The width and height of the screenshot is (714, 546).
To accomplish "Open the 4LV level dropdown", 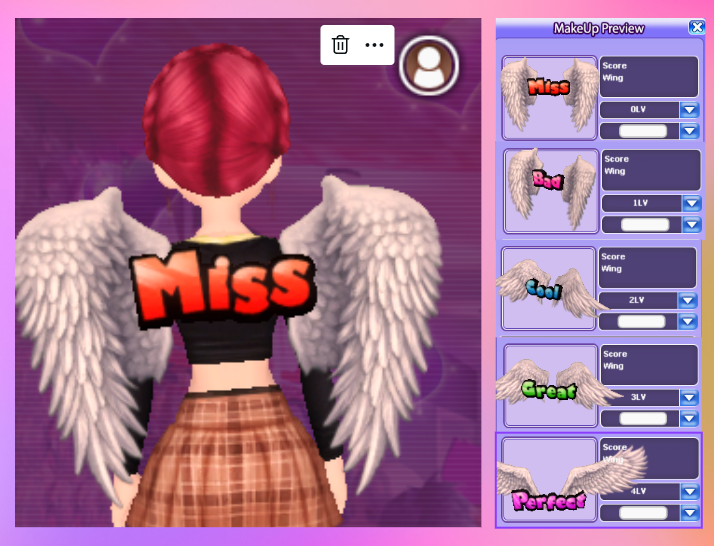I will [687, 492].
